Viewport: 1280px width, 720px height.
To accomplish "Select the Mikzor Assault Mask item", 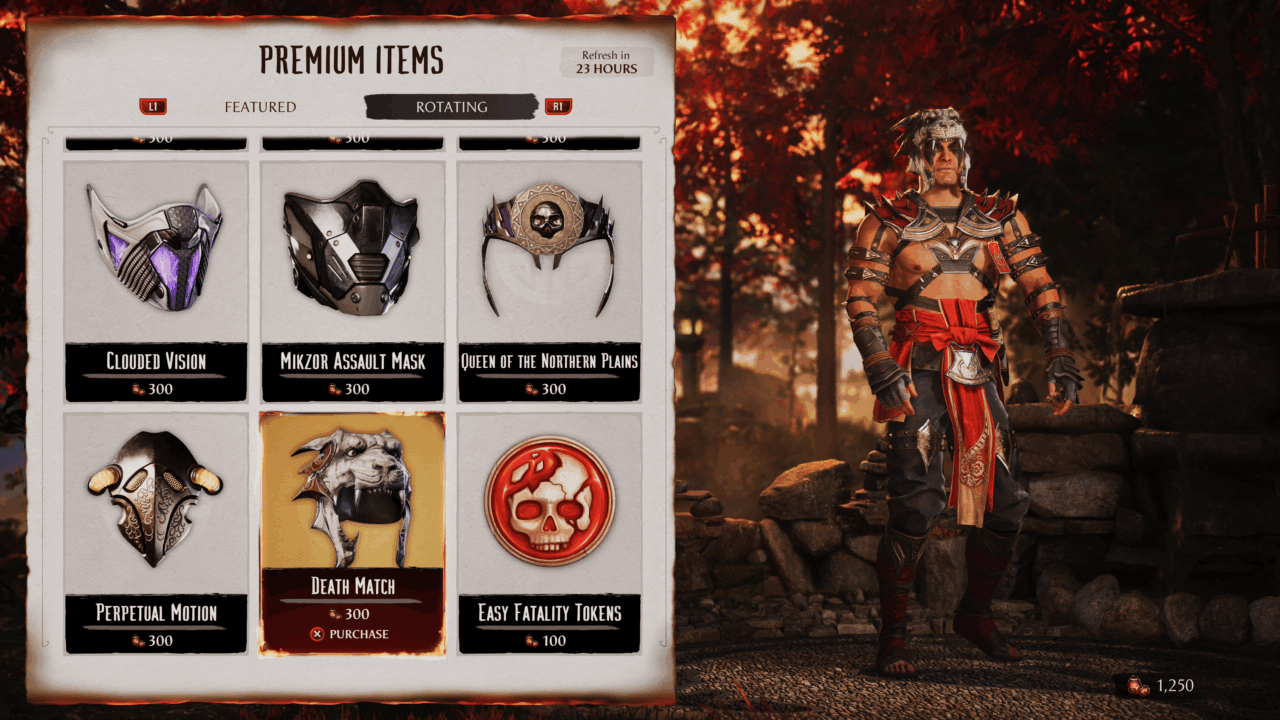I will (x=352, y=280).
